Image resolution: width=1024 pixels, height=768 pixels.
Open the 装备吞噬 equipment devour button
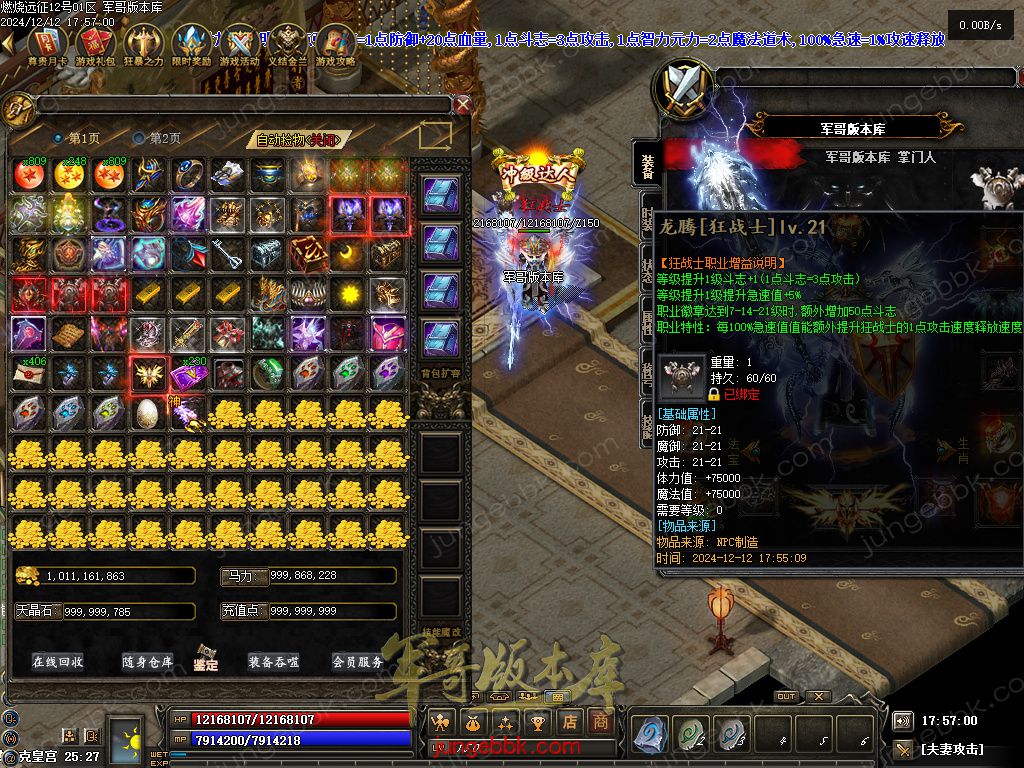[274, 661]
